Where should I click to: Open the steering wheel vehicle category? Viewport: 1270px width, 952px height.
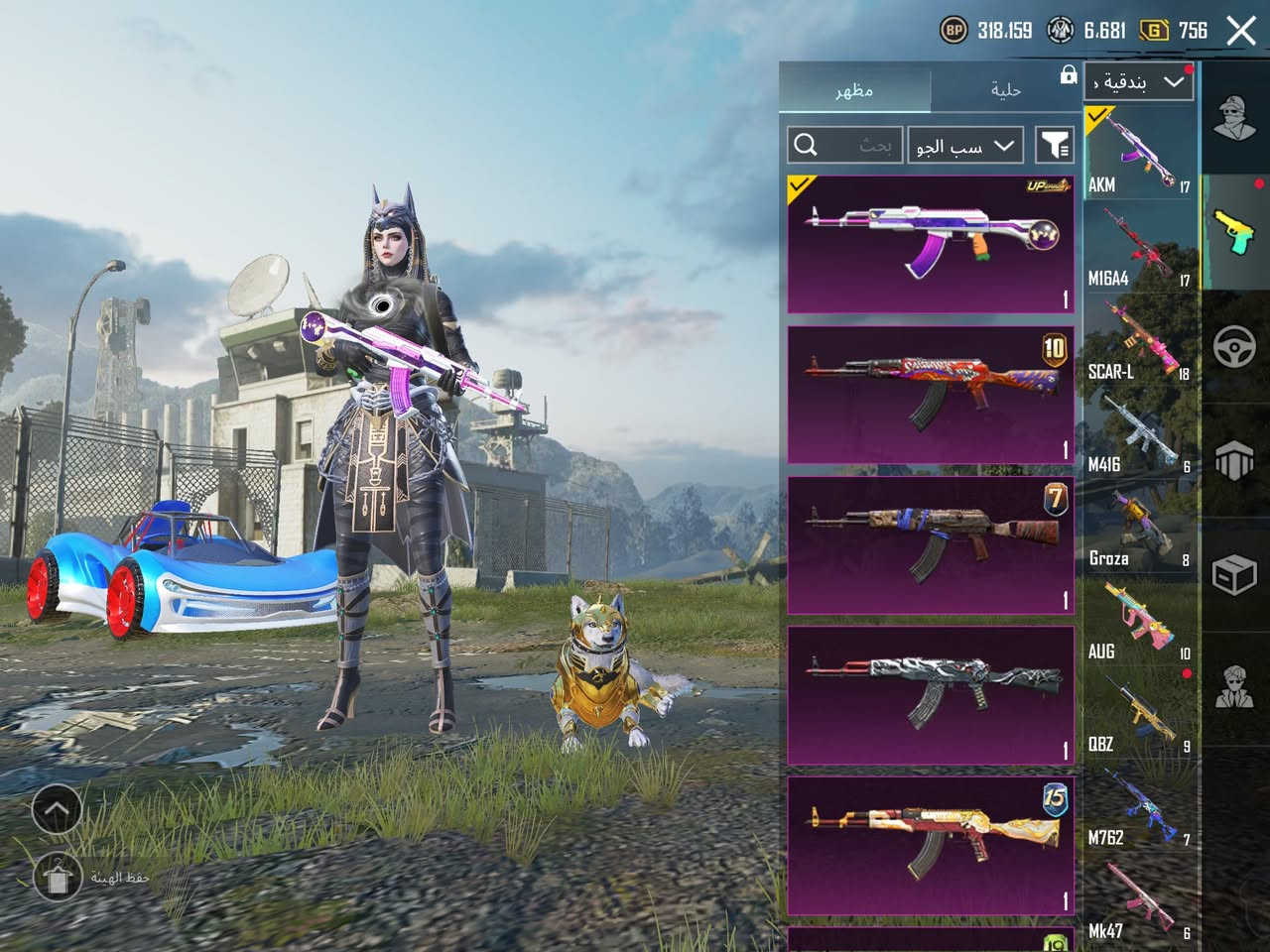click(1234, 347)
